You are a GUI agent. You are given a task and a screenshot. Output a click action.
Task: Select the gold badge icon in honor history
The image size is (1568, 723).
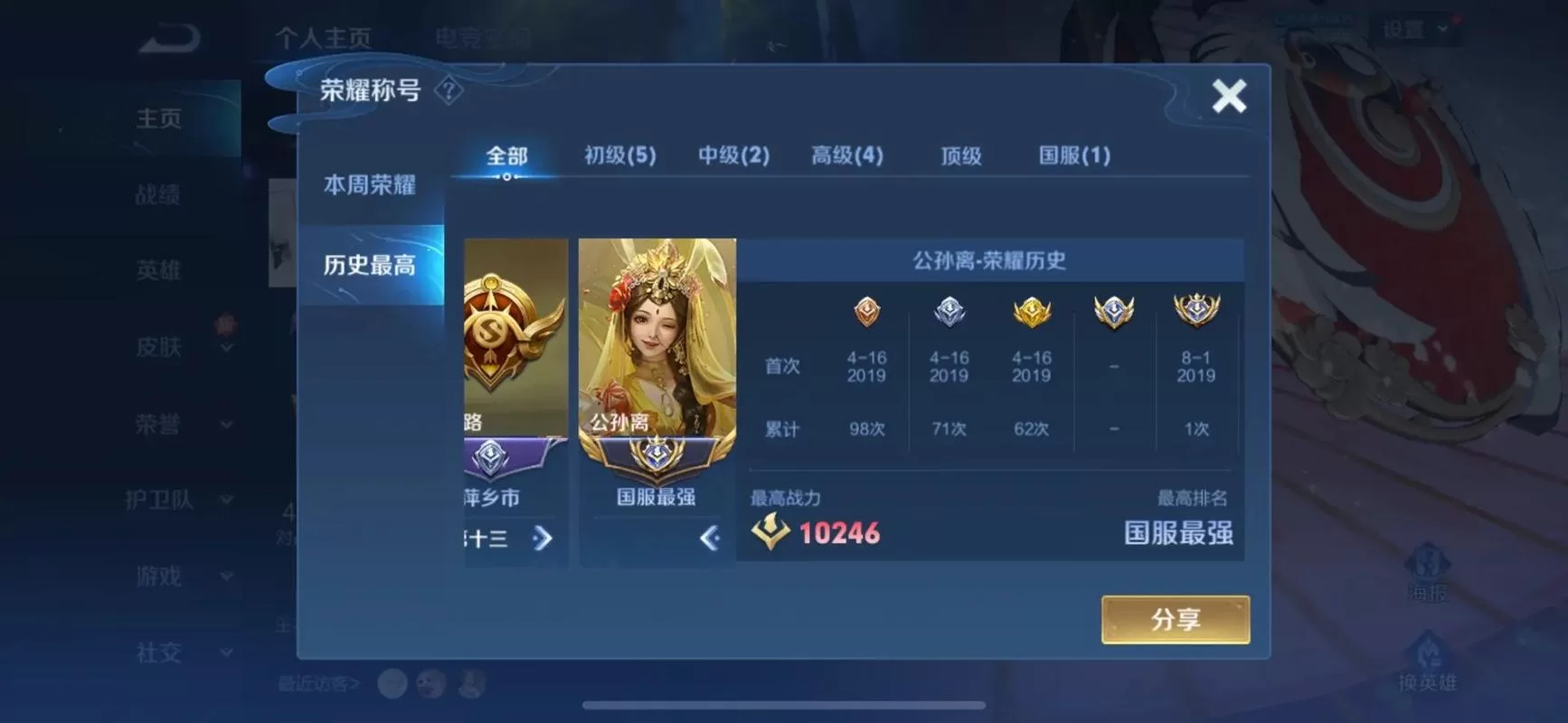[x=1031, y=311]
